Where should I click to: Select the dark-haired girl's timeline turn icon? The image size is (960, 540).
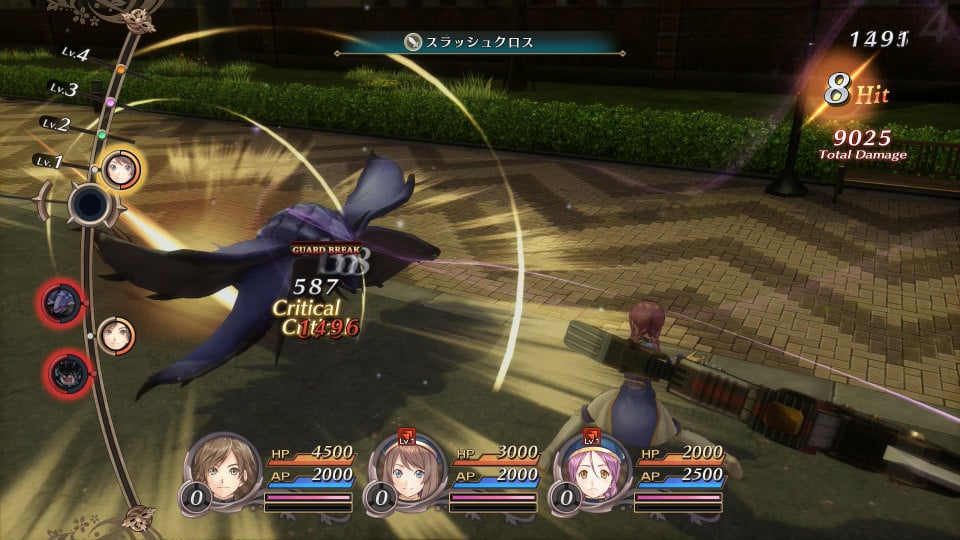click(x=113, y=333)
